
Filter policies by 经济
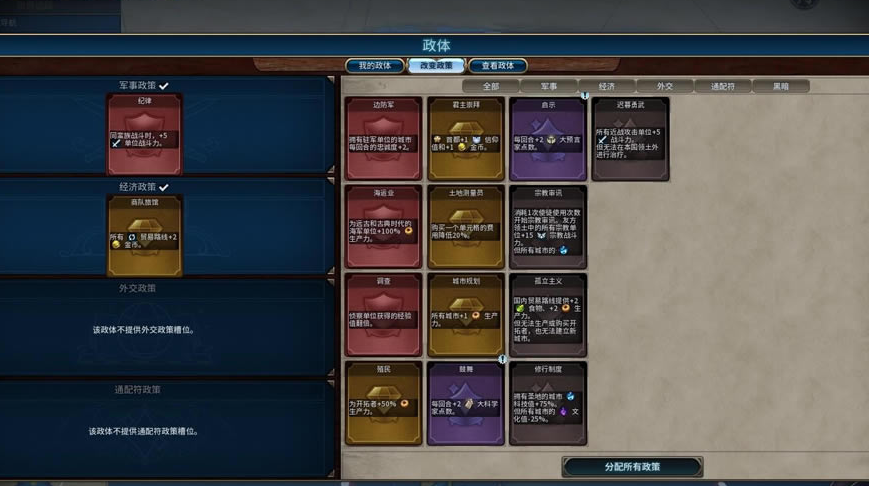tap(607, 87)
